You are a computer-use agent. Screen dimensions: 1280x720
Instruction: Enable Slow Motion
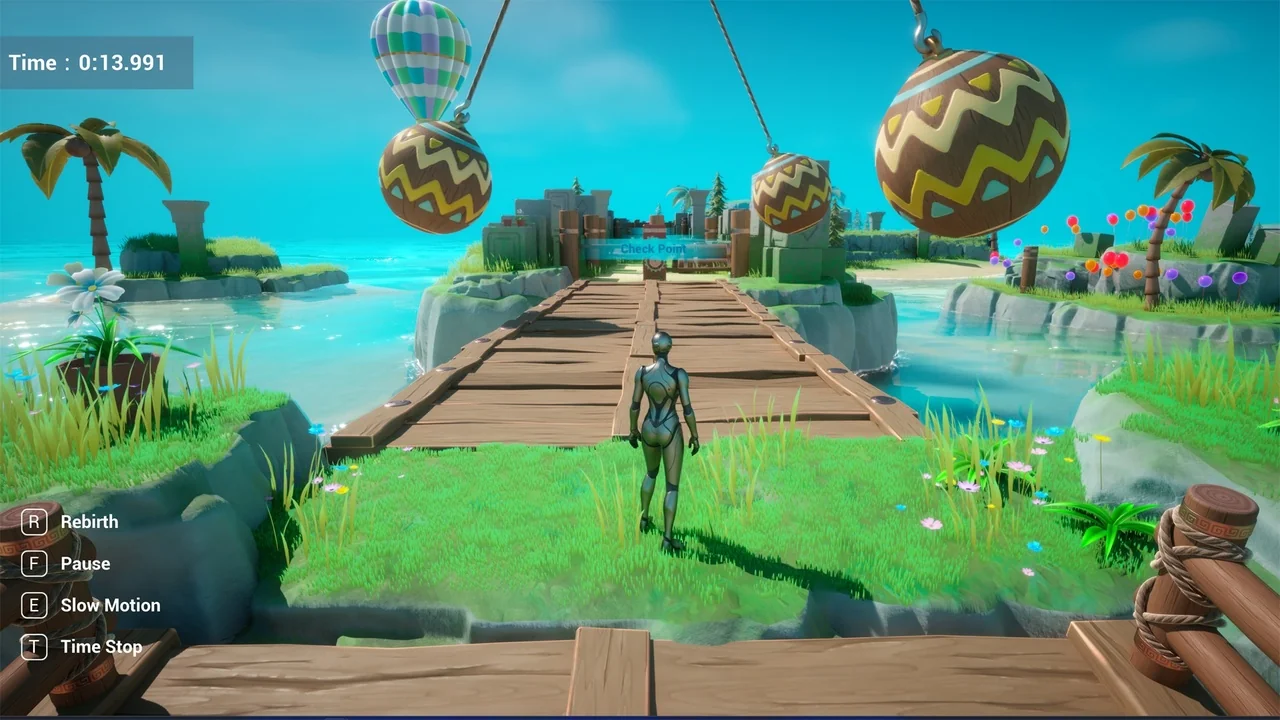point(110,605)
